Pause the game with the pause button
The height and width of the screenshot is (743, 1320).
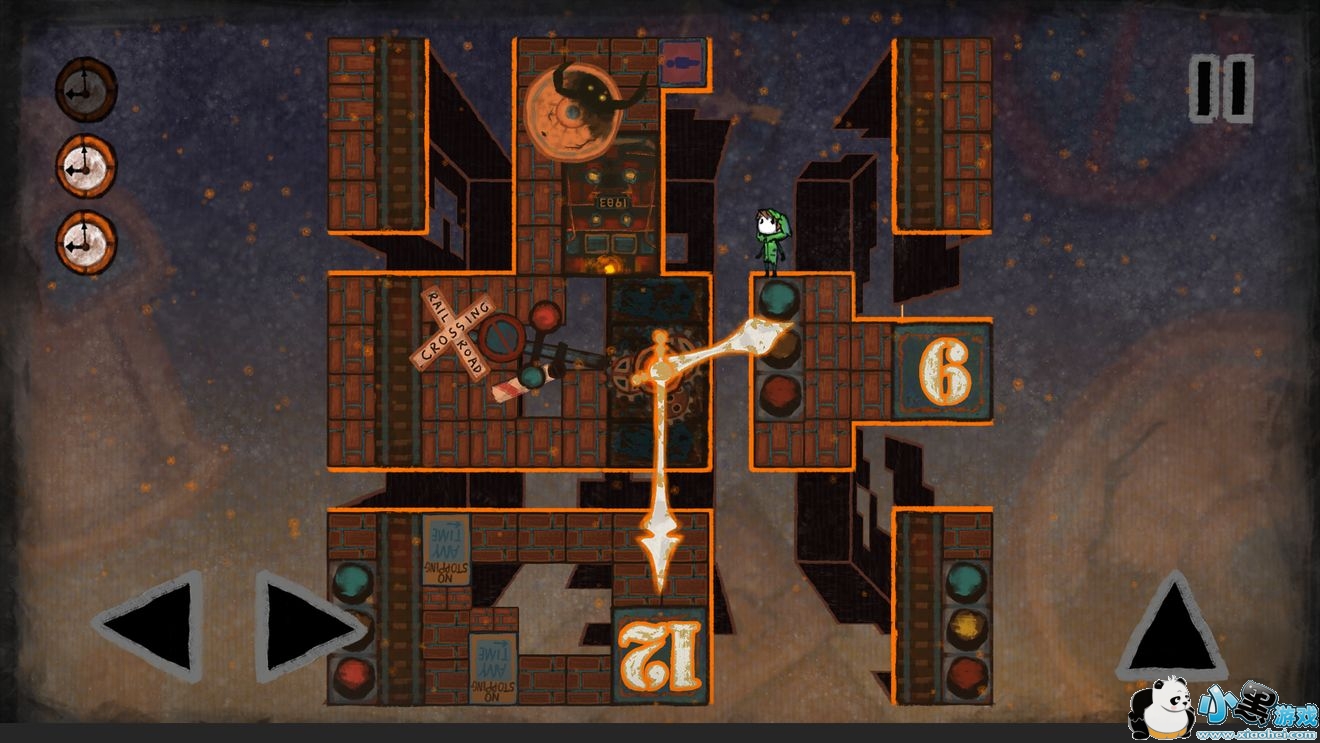(x=1221, y=90)
